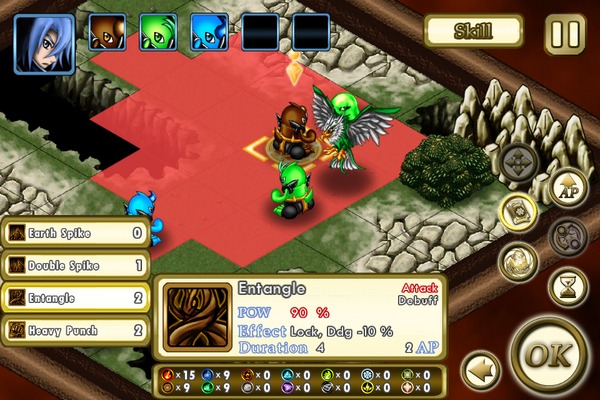
Task: Click the hourglass wait button
Action: [x=567, y=287]
